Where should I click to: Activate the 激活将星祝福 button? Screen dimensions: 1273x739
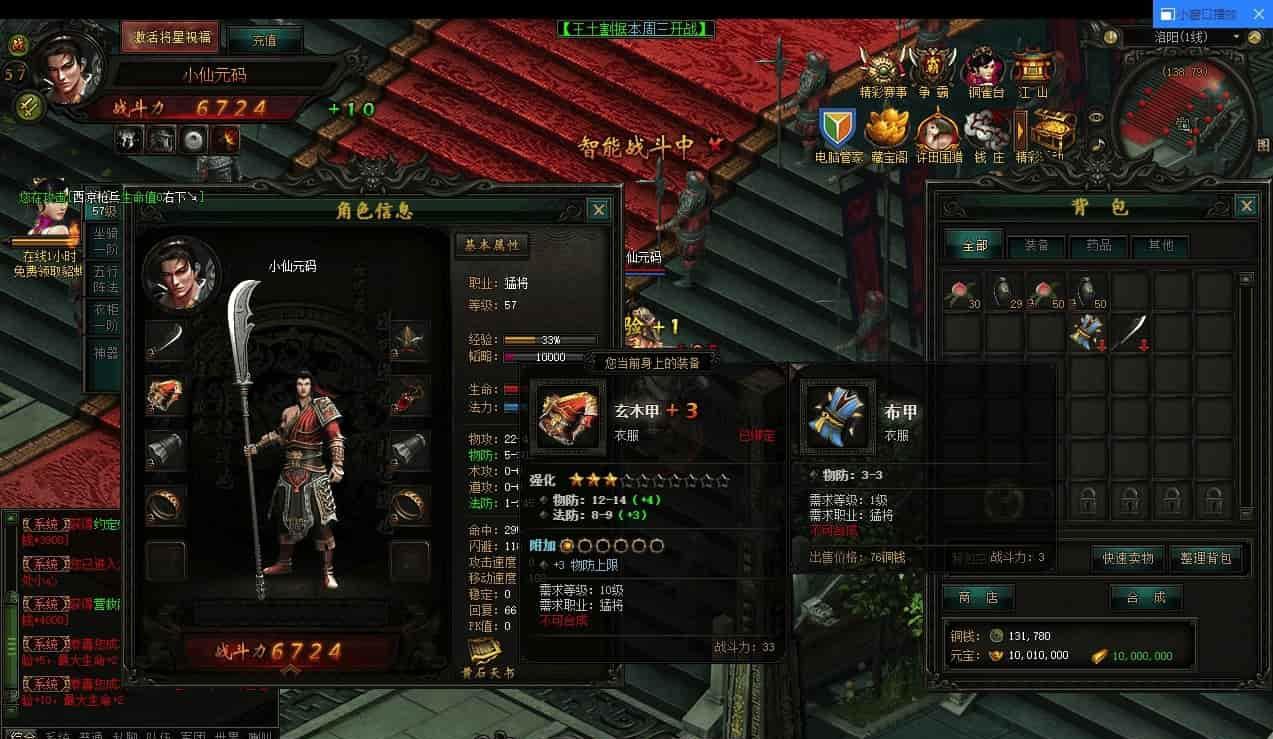click(171, 37)
